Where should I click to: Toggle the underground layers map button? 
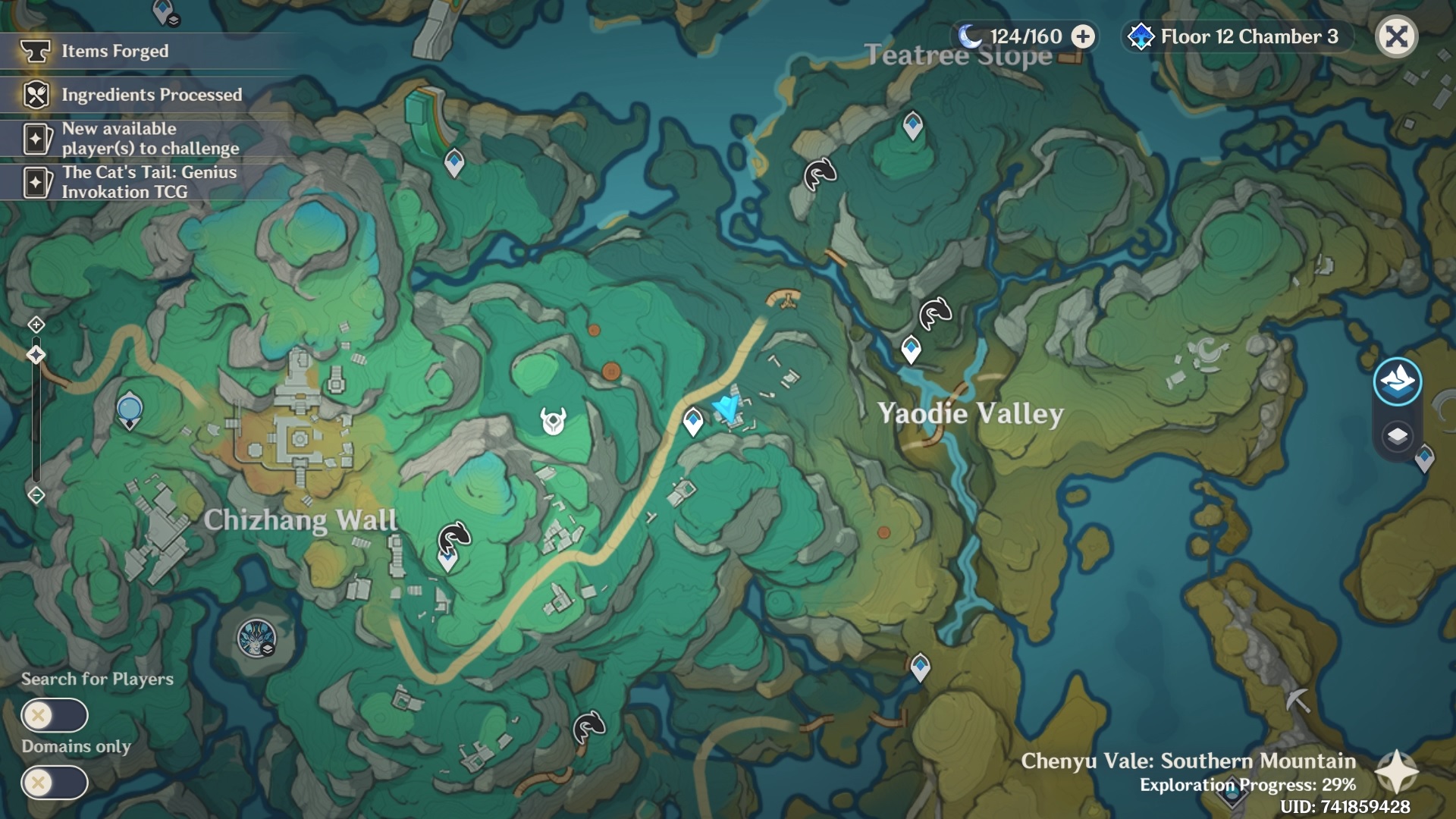coord(1397,436)
